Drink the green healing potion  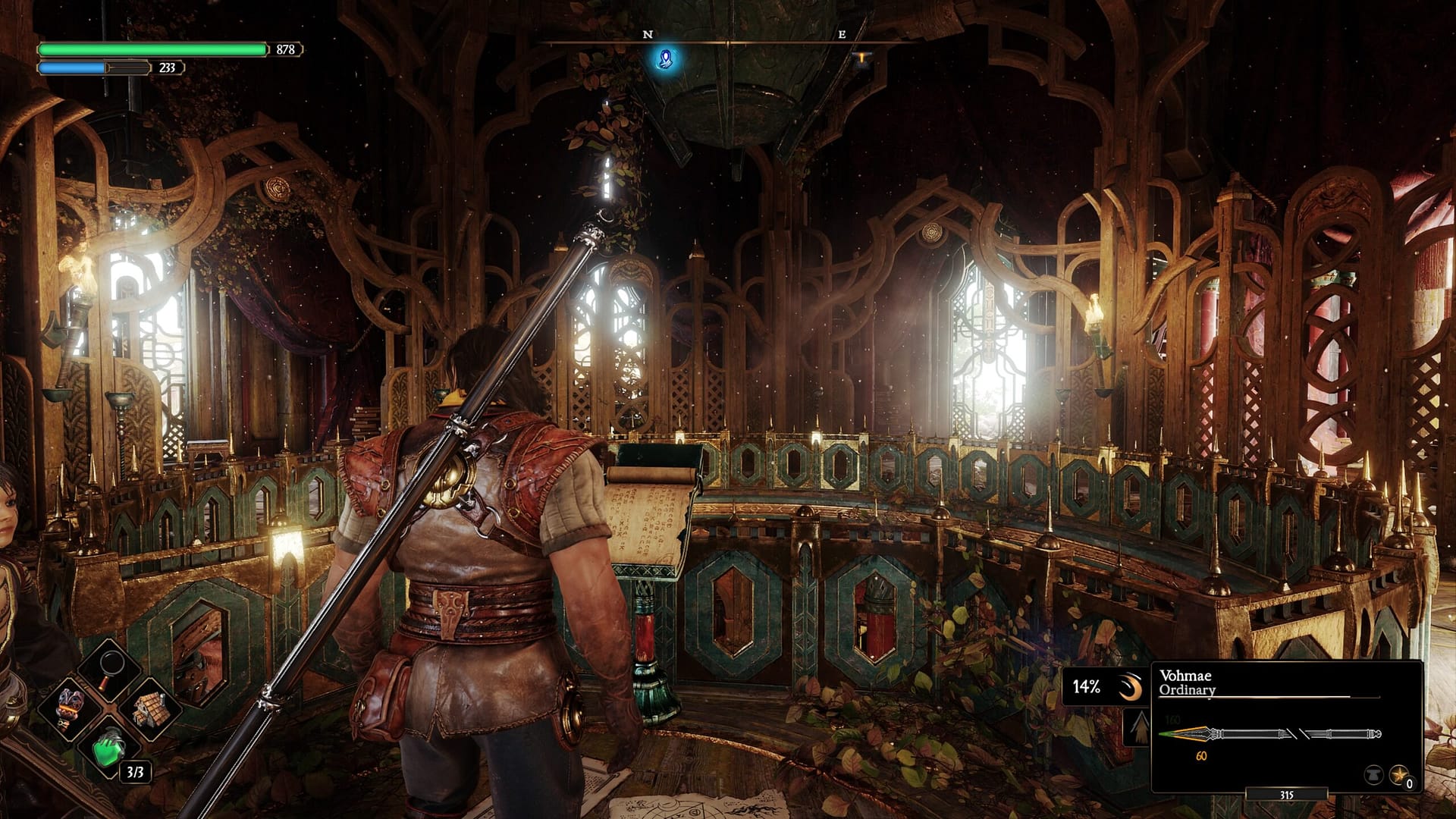click(111, 747)
